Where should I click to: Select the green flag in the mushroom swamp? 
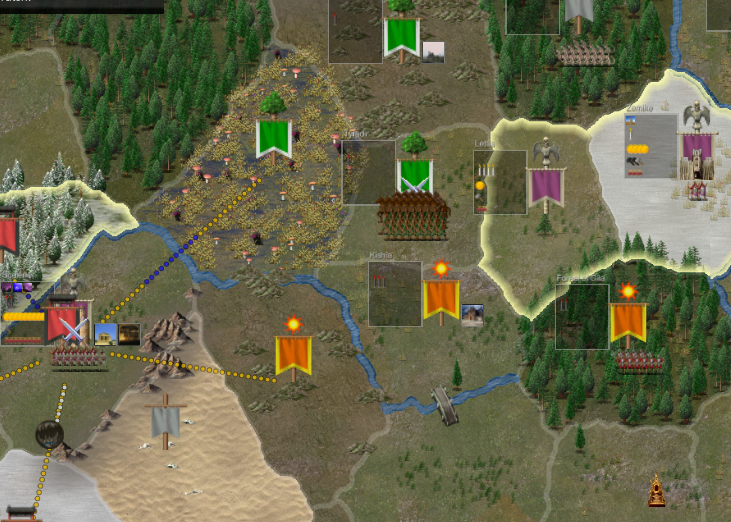point(273,138)
